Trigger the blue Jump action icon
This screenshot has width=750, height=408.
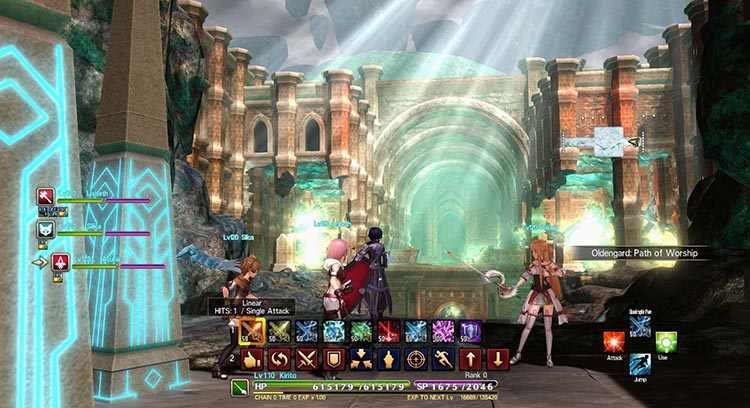(640, 366)
